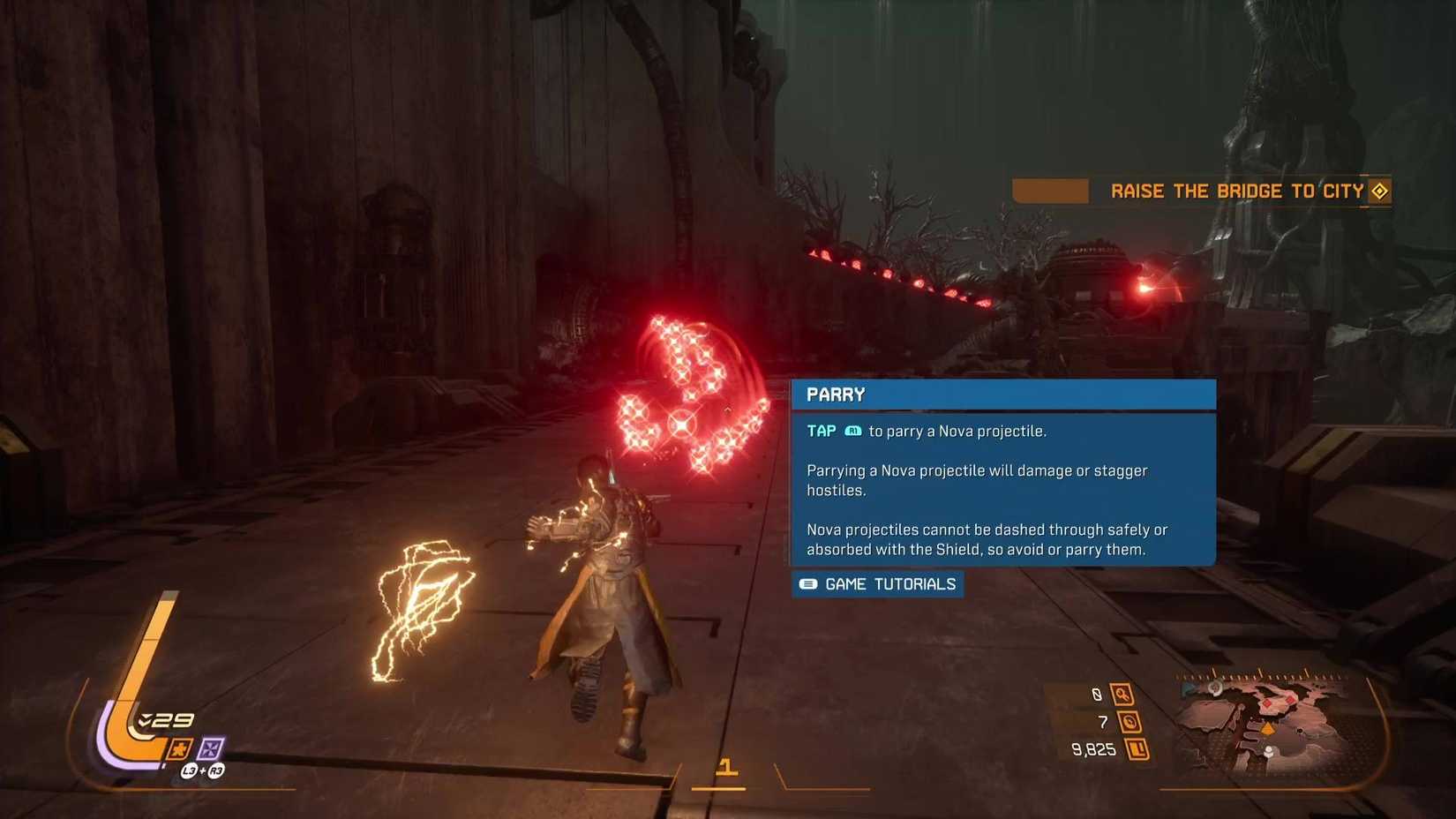Select weapon slot 1 indicator
Screen dimensions: 1456x819
725,767
